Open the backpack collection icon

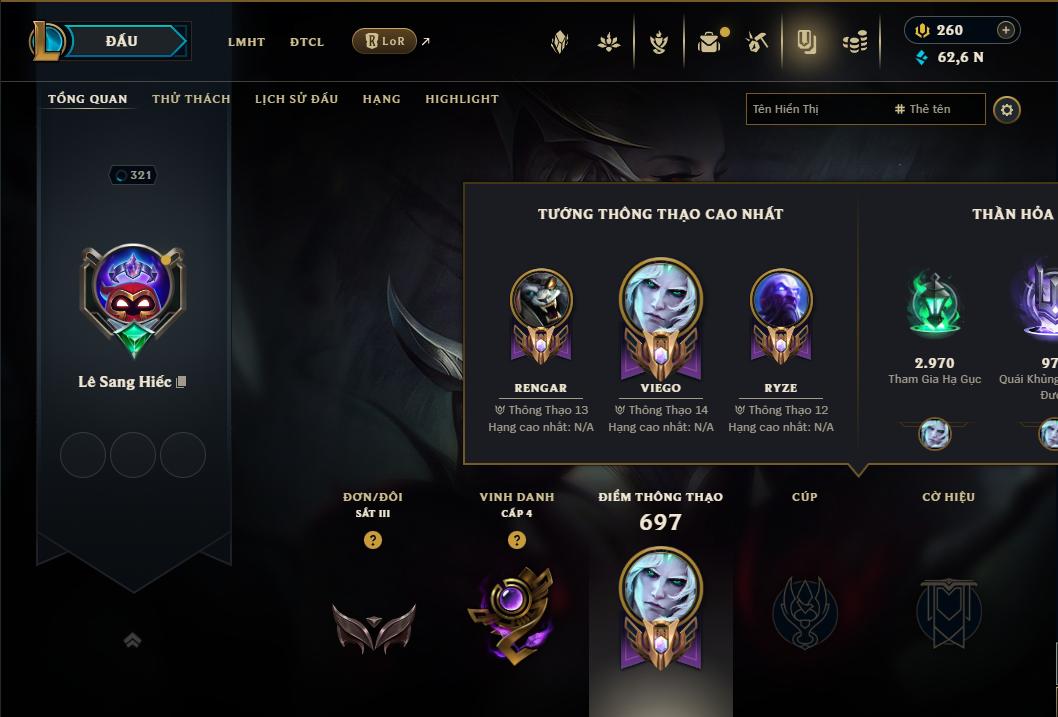[709, 42]
